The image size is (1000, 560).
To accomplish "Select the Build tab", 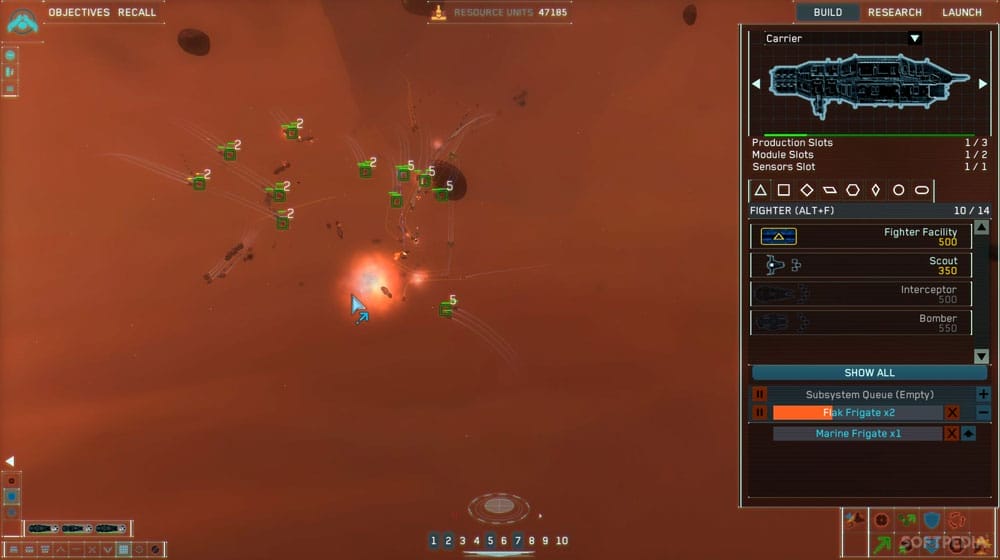I will [x=828, y=12].
